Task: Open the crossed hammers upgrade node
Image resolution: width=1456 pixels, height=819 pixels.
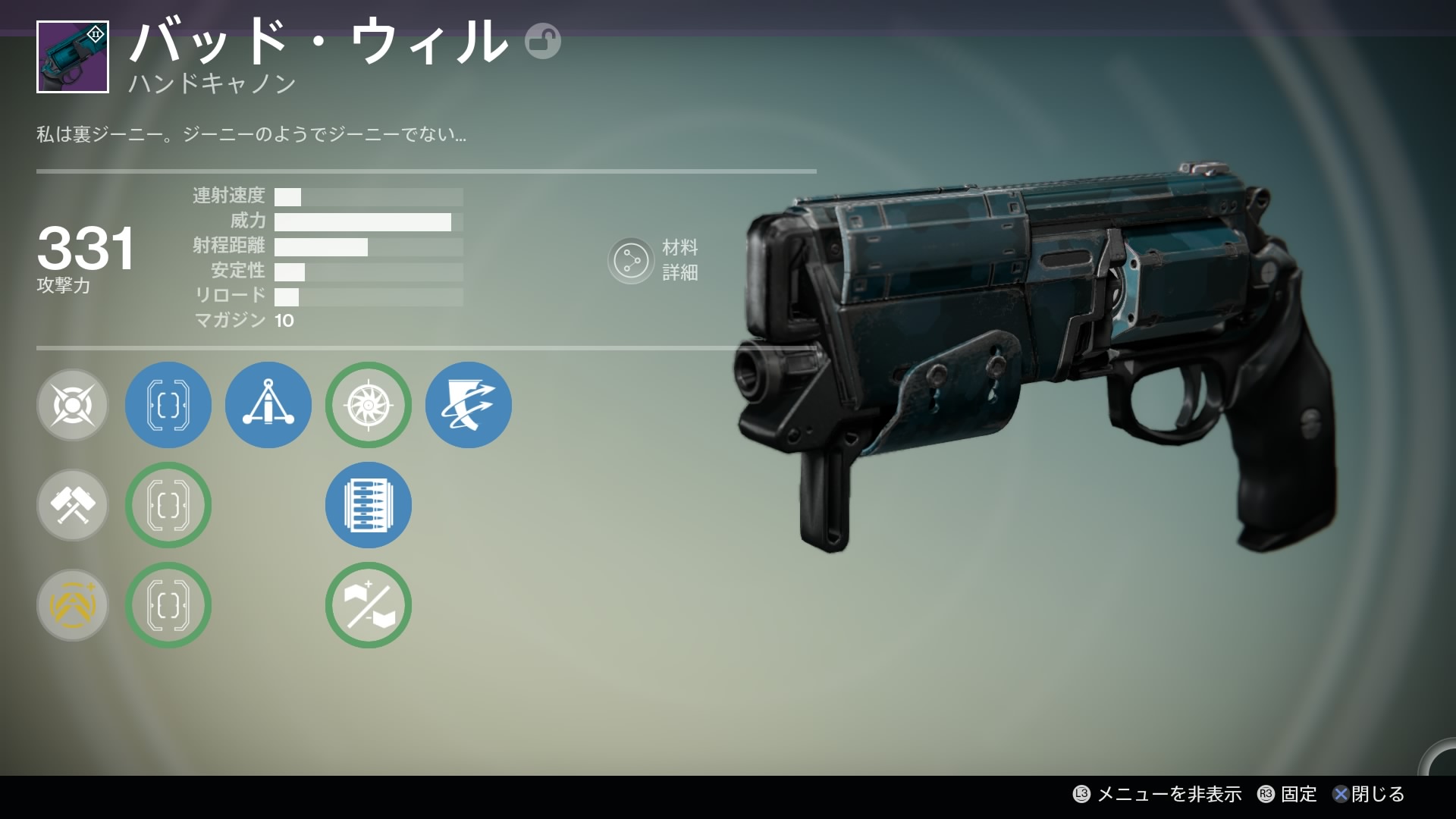Action: [73, 505]
